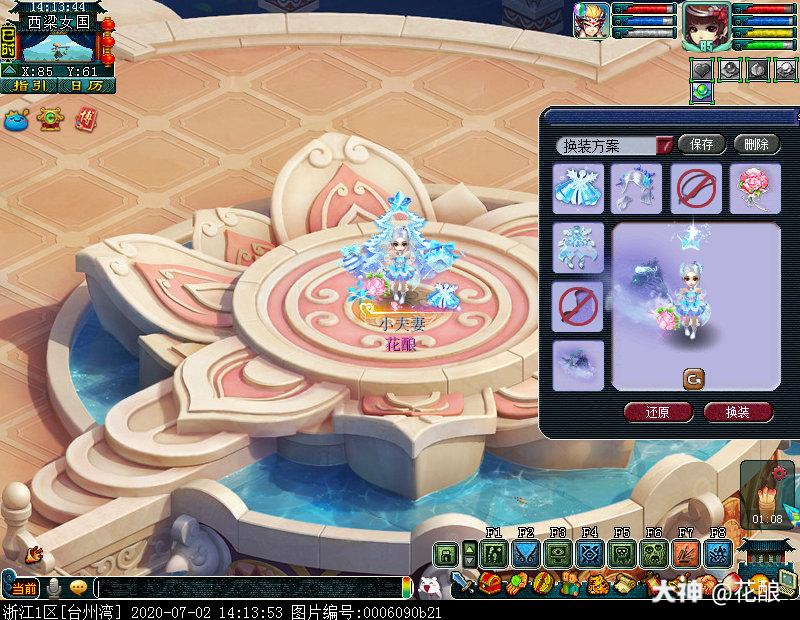Rotate the character preview with the orange arrow

coord(694,378)
